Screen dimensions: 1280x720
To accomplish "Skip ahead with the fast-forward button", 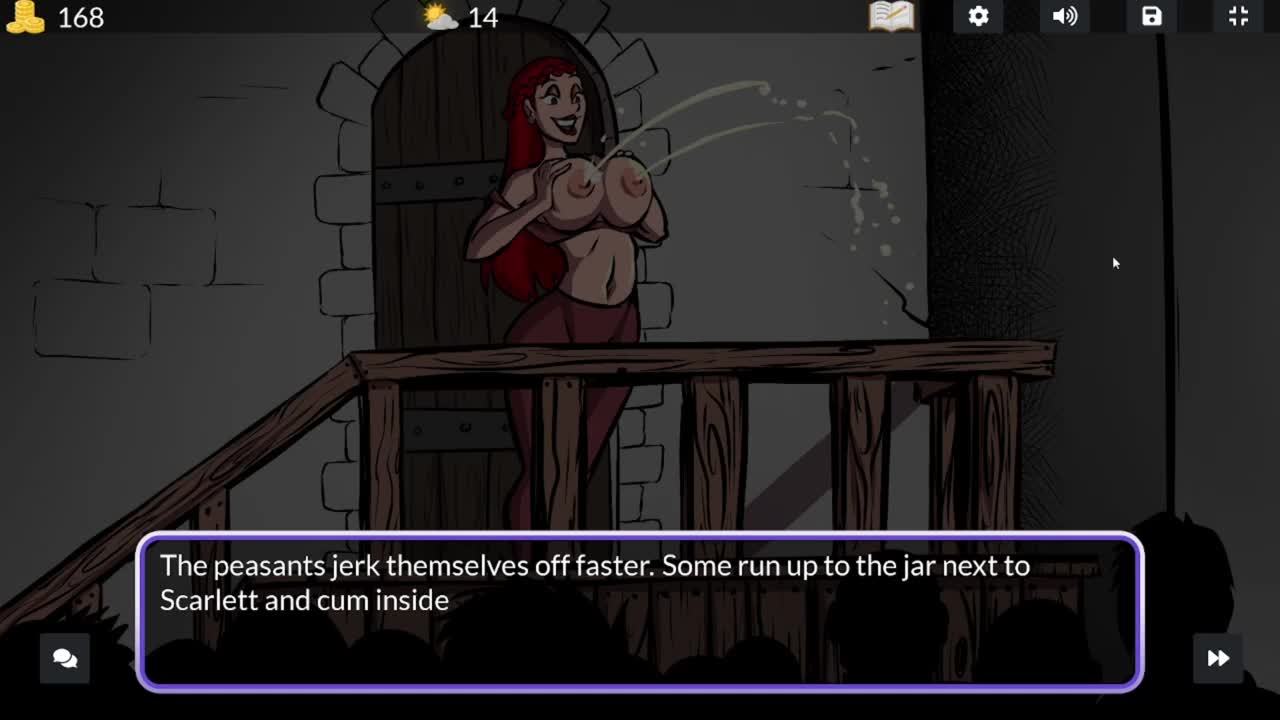I will coord(1218,658).
